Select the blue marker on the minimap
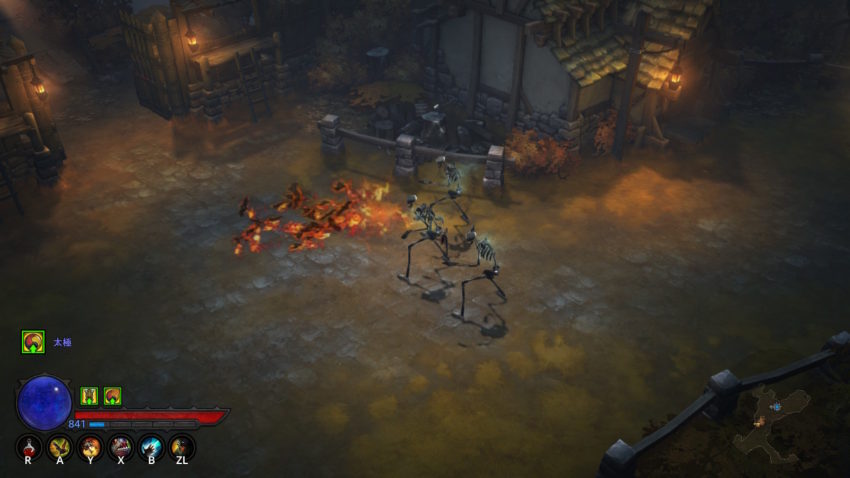This screenshot has width=850, height=478. click(x=776, y=406)
